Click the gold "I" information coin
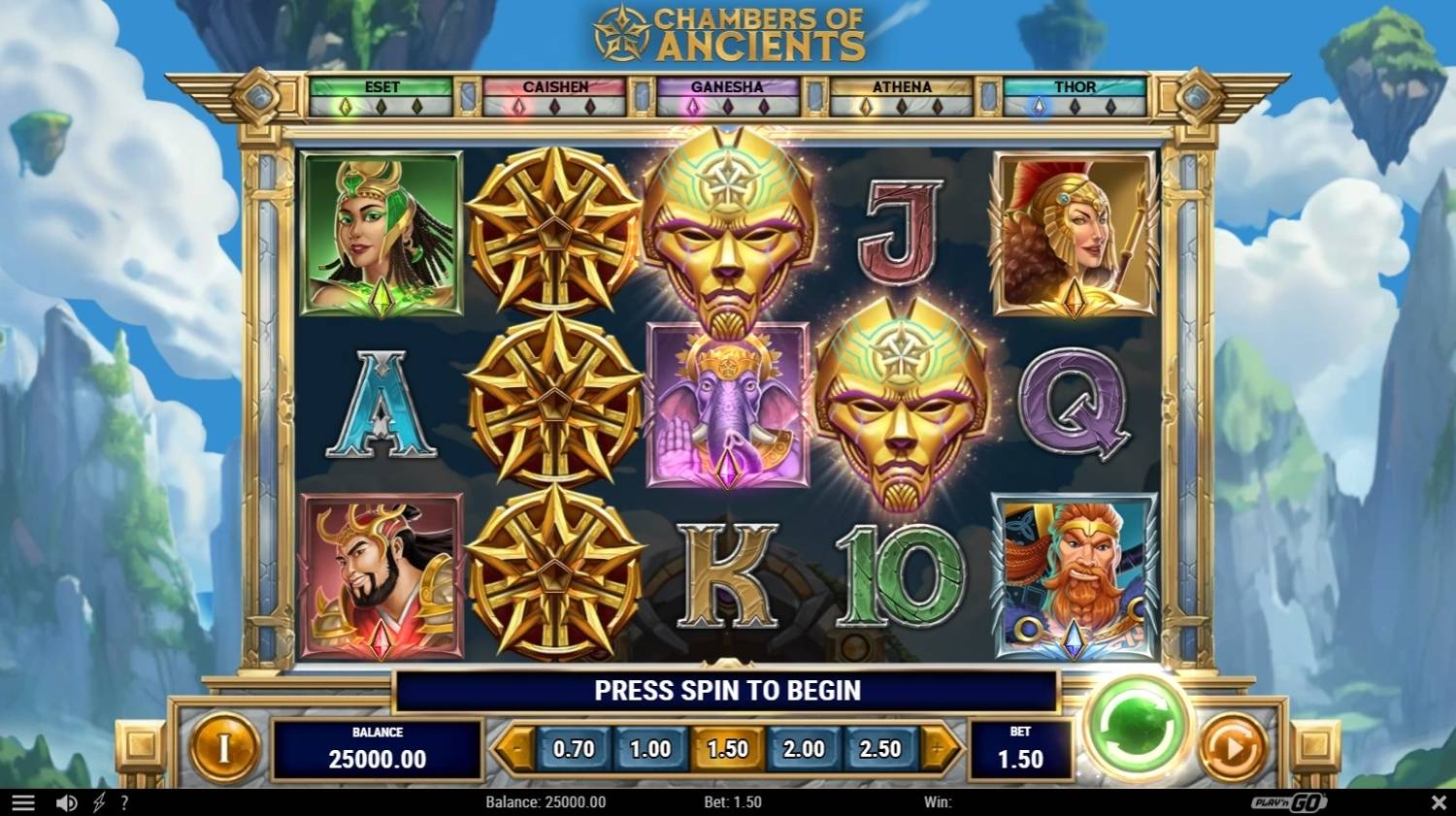Image resolution: width=1456 pixels, height=816 pixels. pos(226,749)
